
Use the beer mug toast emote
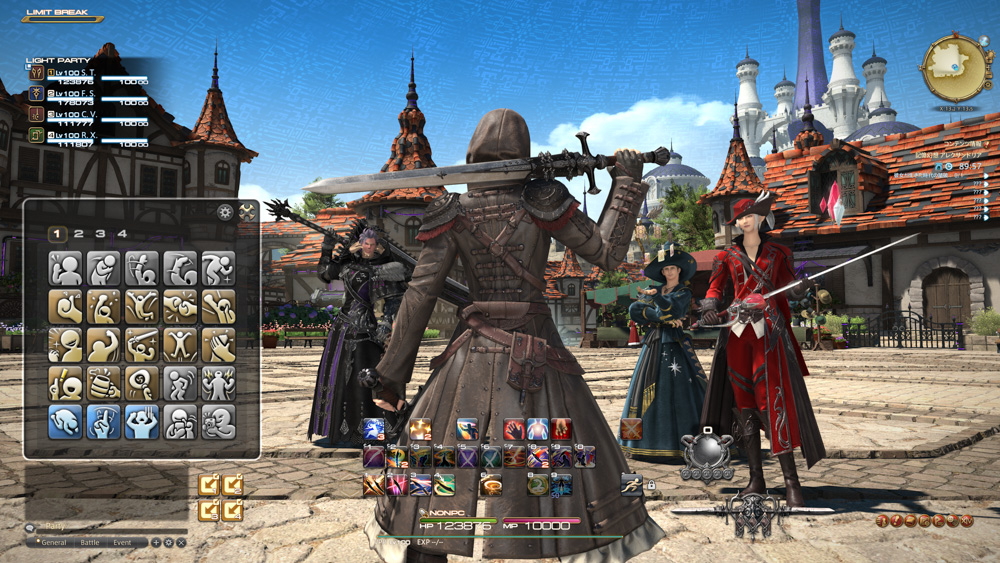[104, 383]
